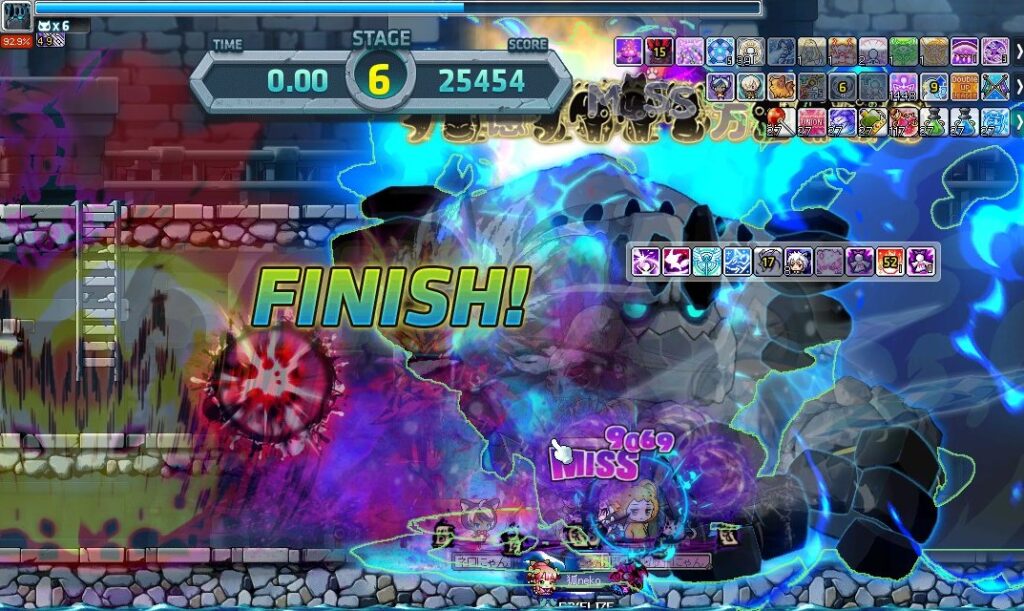Select the Double Up Stamp buff icon
This screenshot has height=611, width=1024.
(964, 86)
